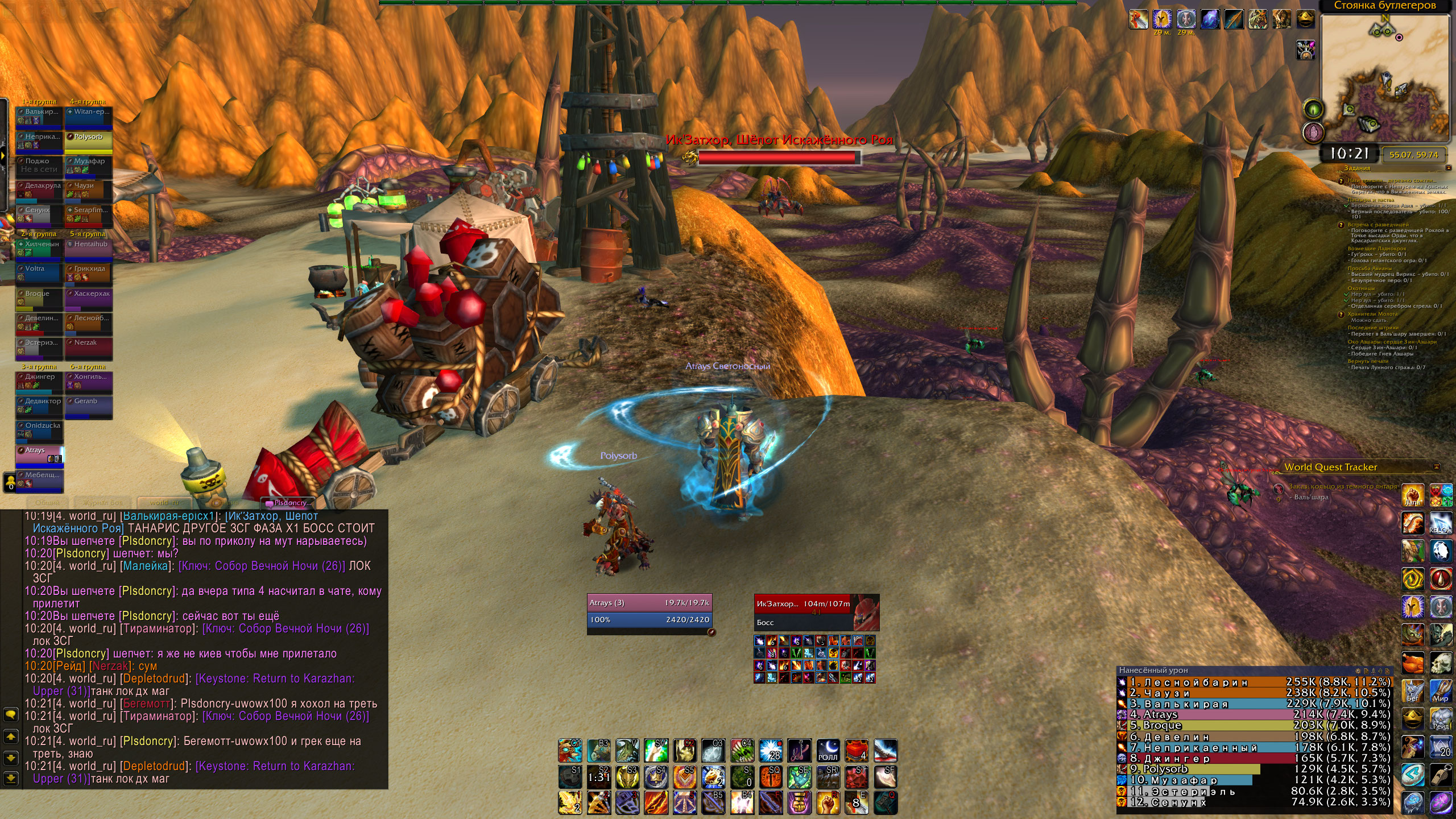
Task: Activate the golden crown ability on S4
Action: click(x=656, y=777)
